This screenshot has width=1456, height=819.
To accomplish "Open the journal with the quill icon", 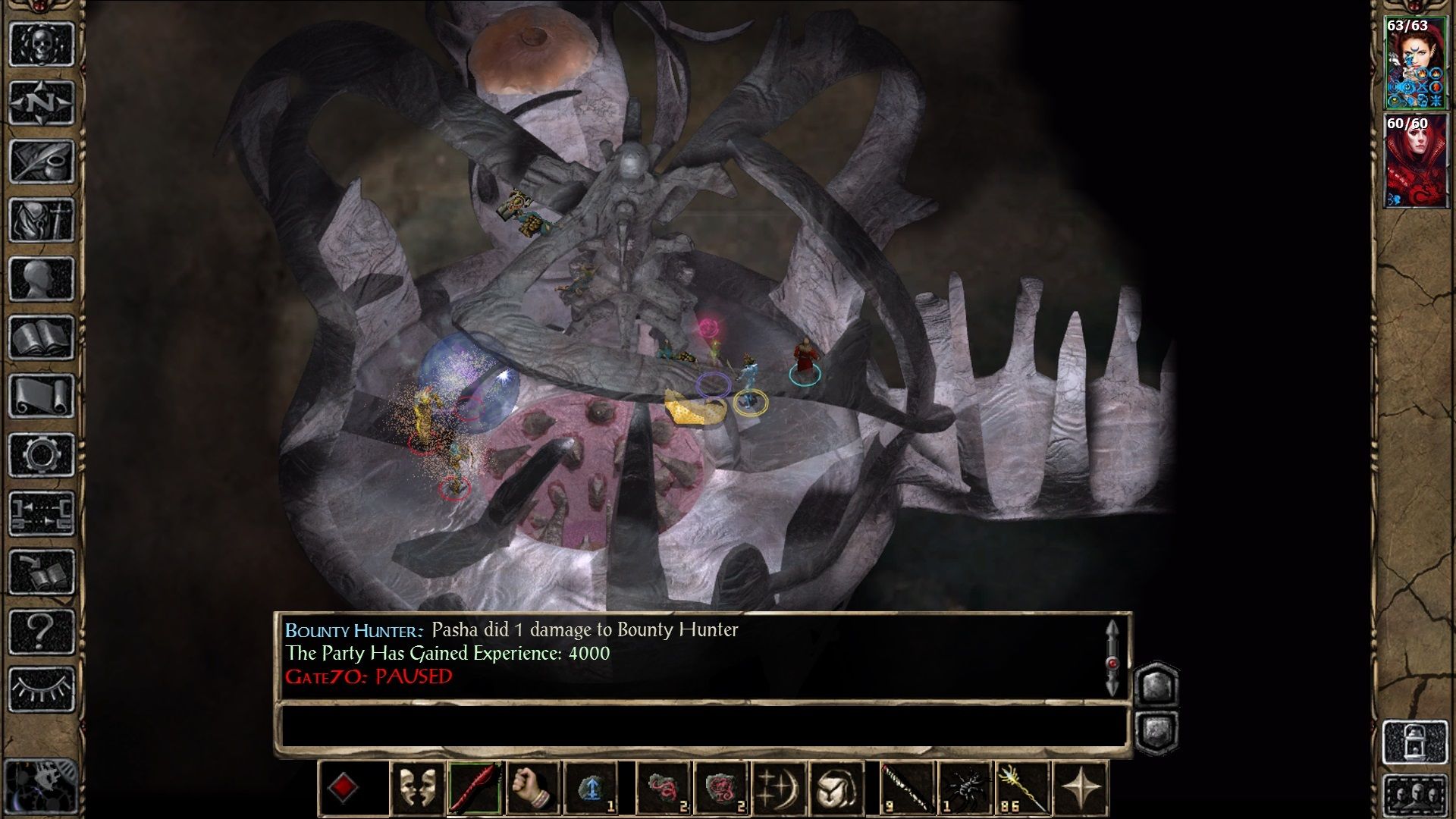I will (x=42, y=161).
